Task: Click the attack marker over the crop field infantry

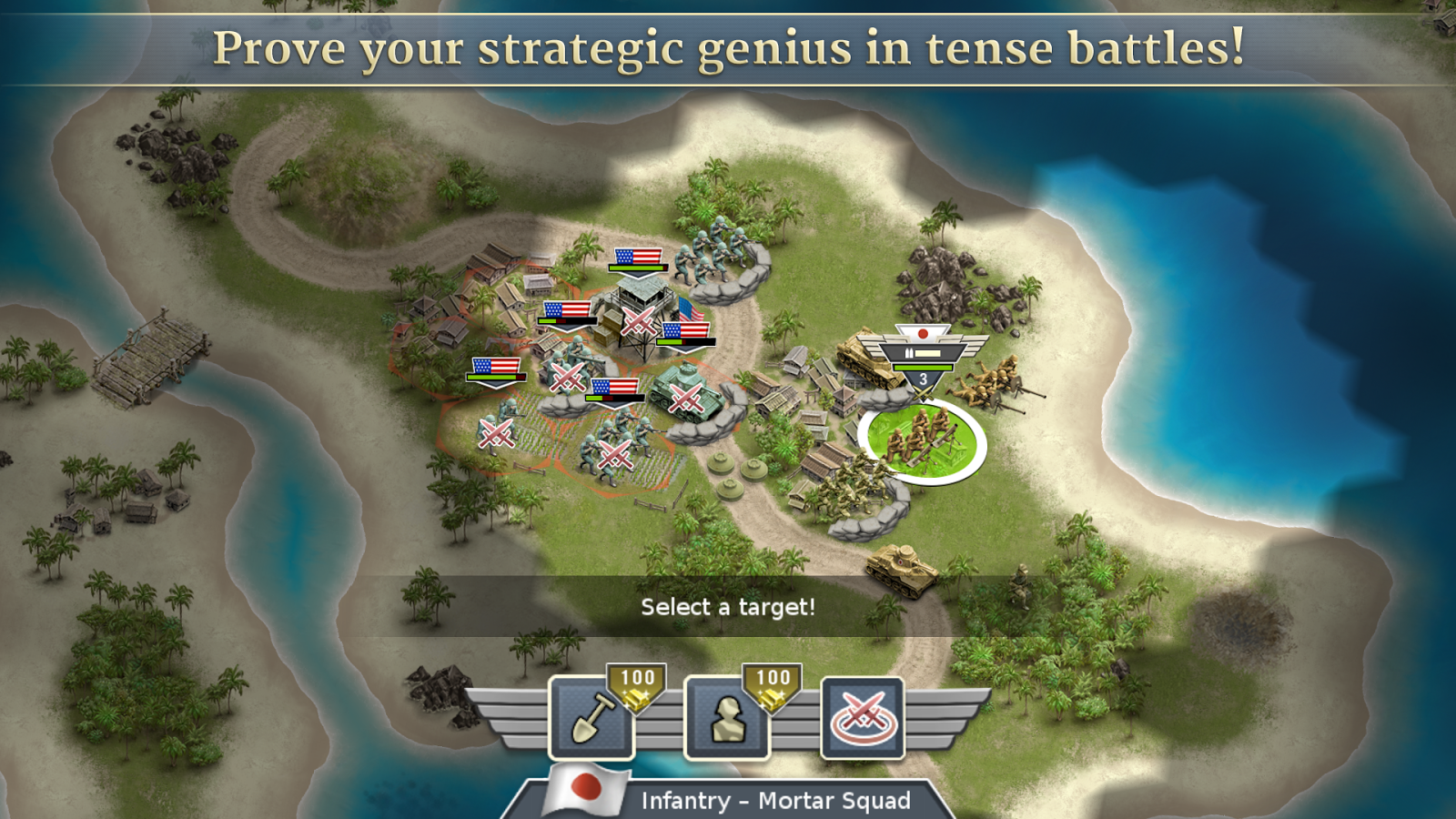Action: [613, 453]
